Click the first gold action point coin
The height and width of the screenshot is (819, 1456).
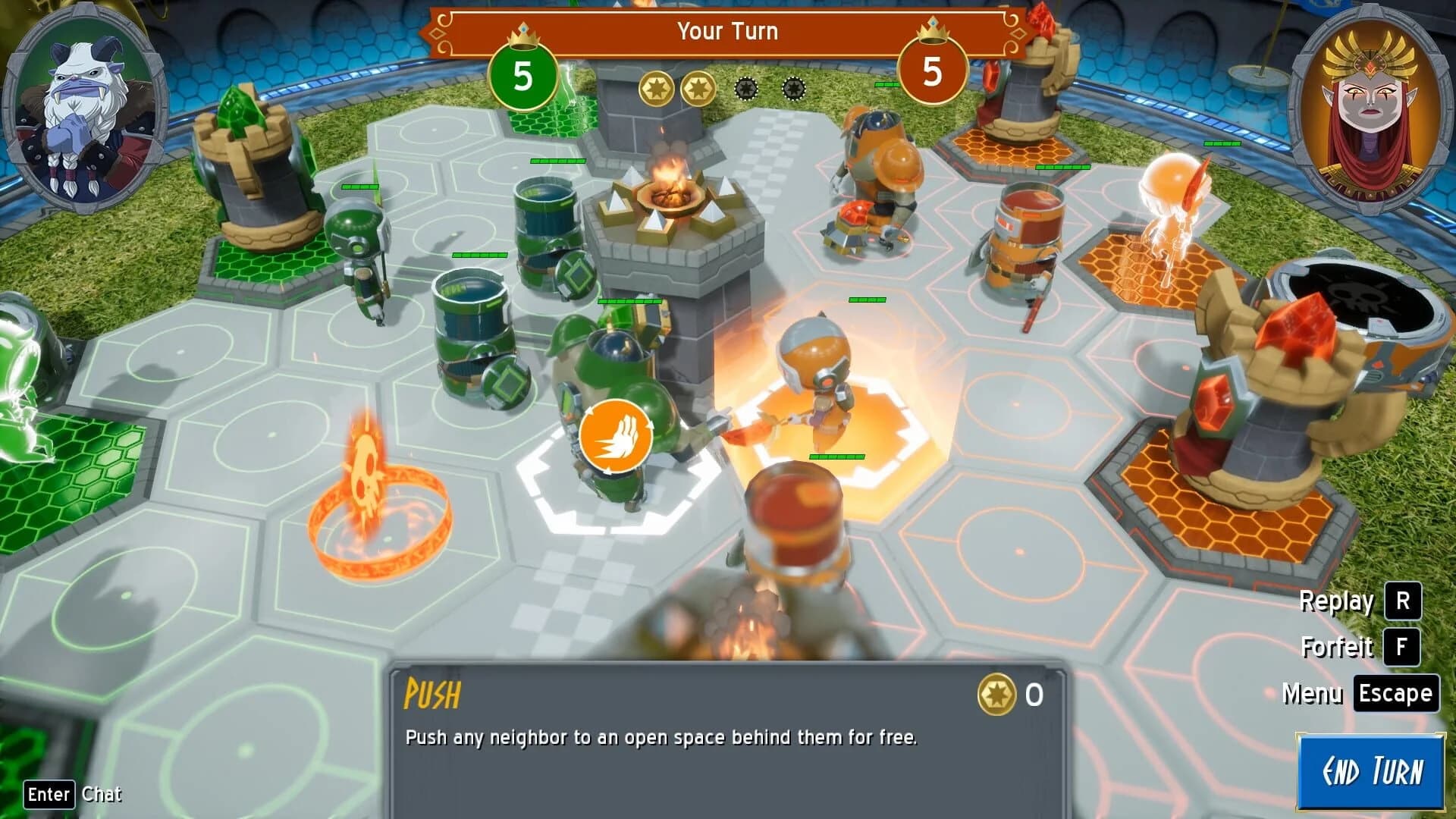tap(658, 87)
